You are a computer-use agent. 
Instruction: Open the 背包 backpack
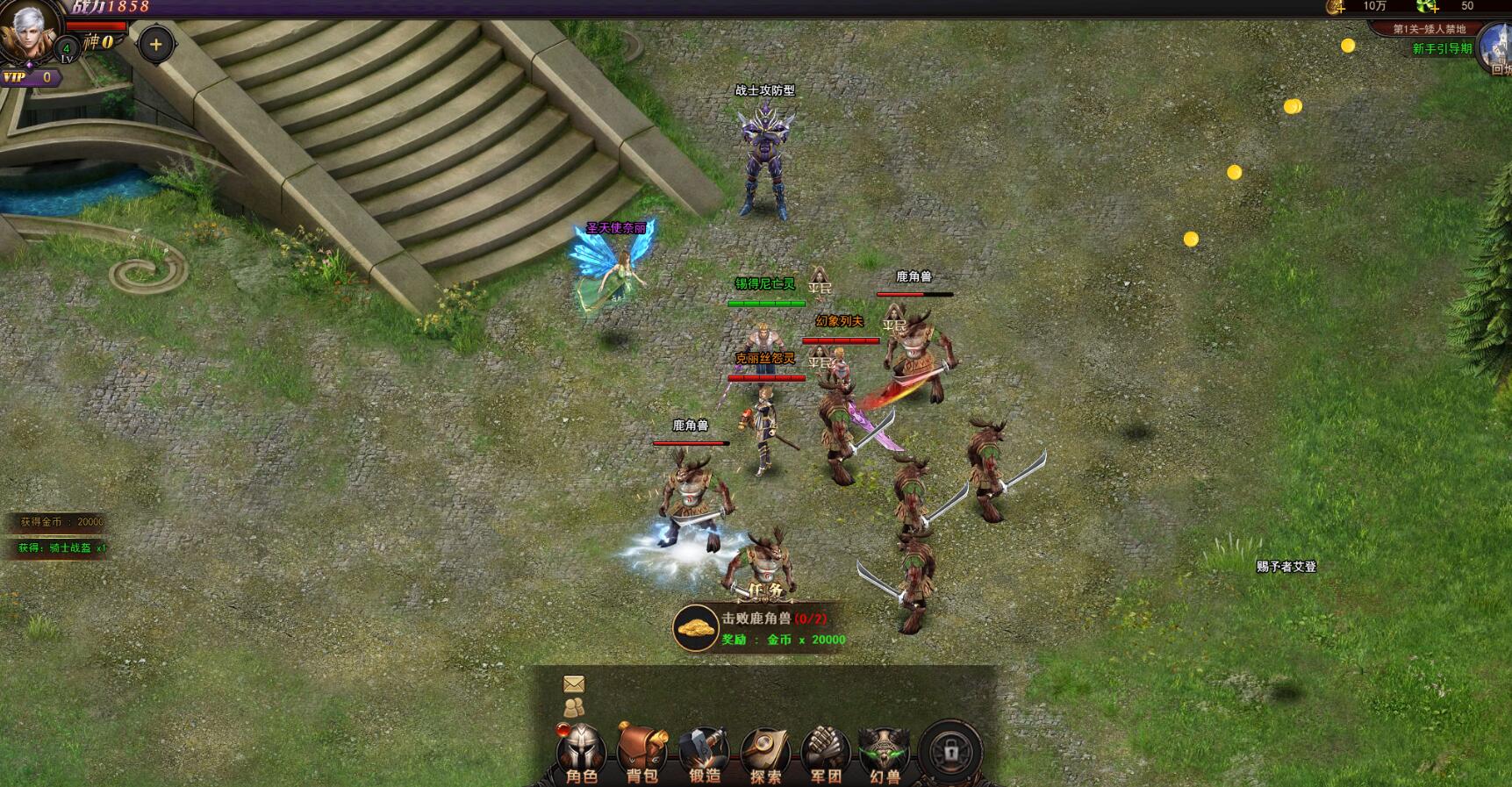(x=642, y=753)
